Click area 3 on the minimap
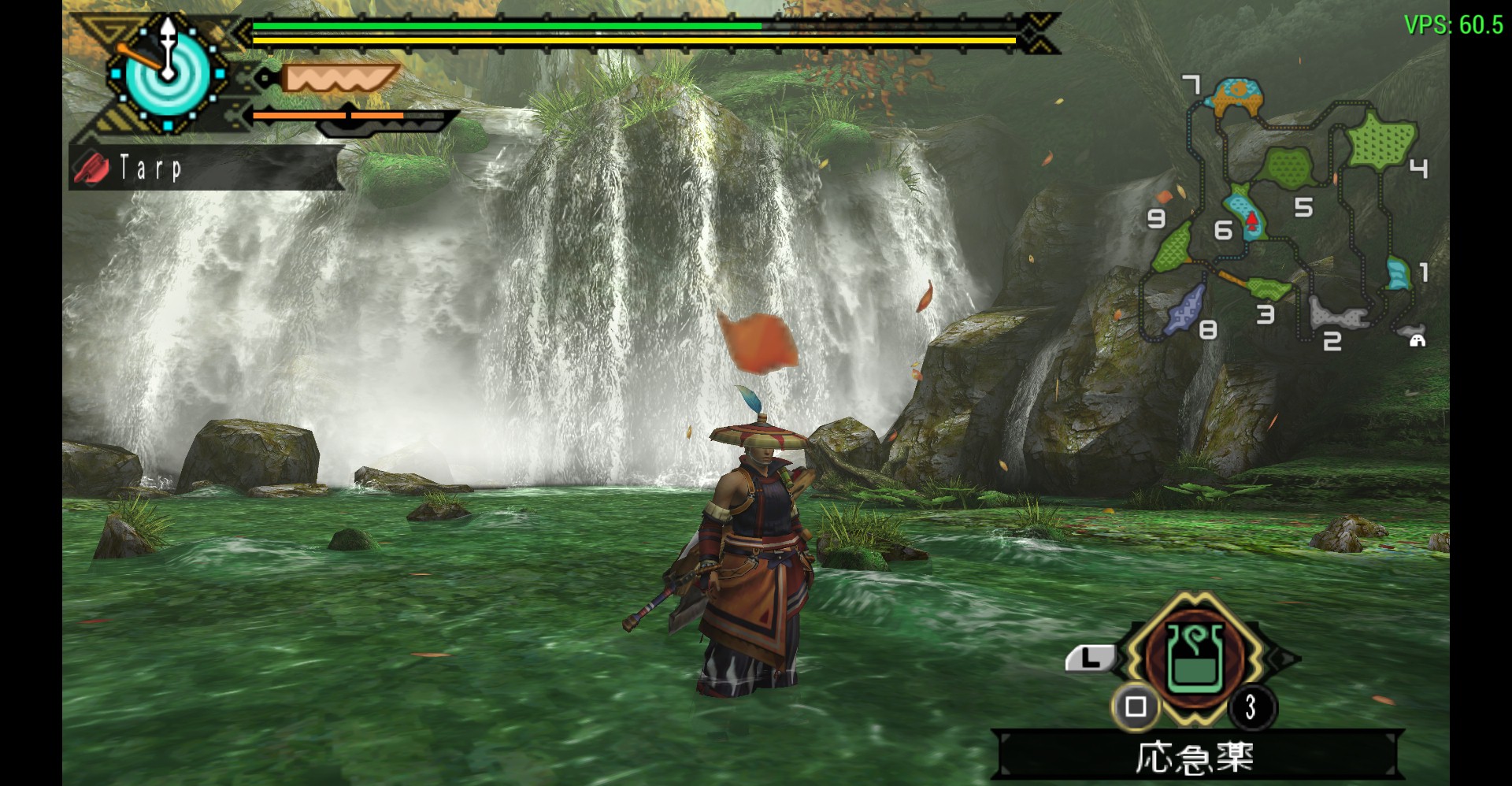 [x=1269, y=287]
